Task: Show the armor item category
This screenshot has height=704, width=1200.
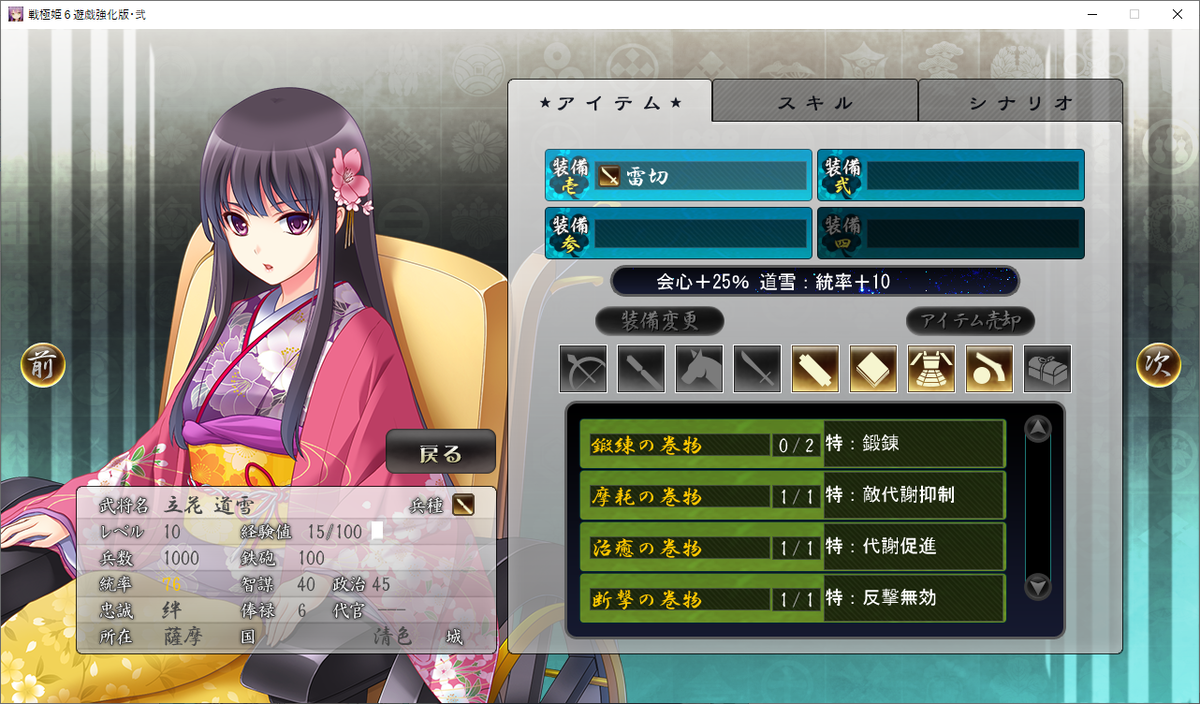Action: (932, 369)
